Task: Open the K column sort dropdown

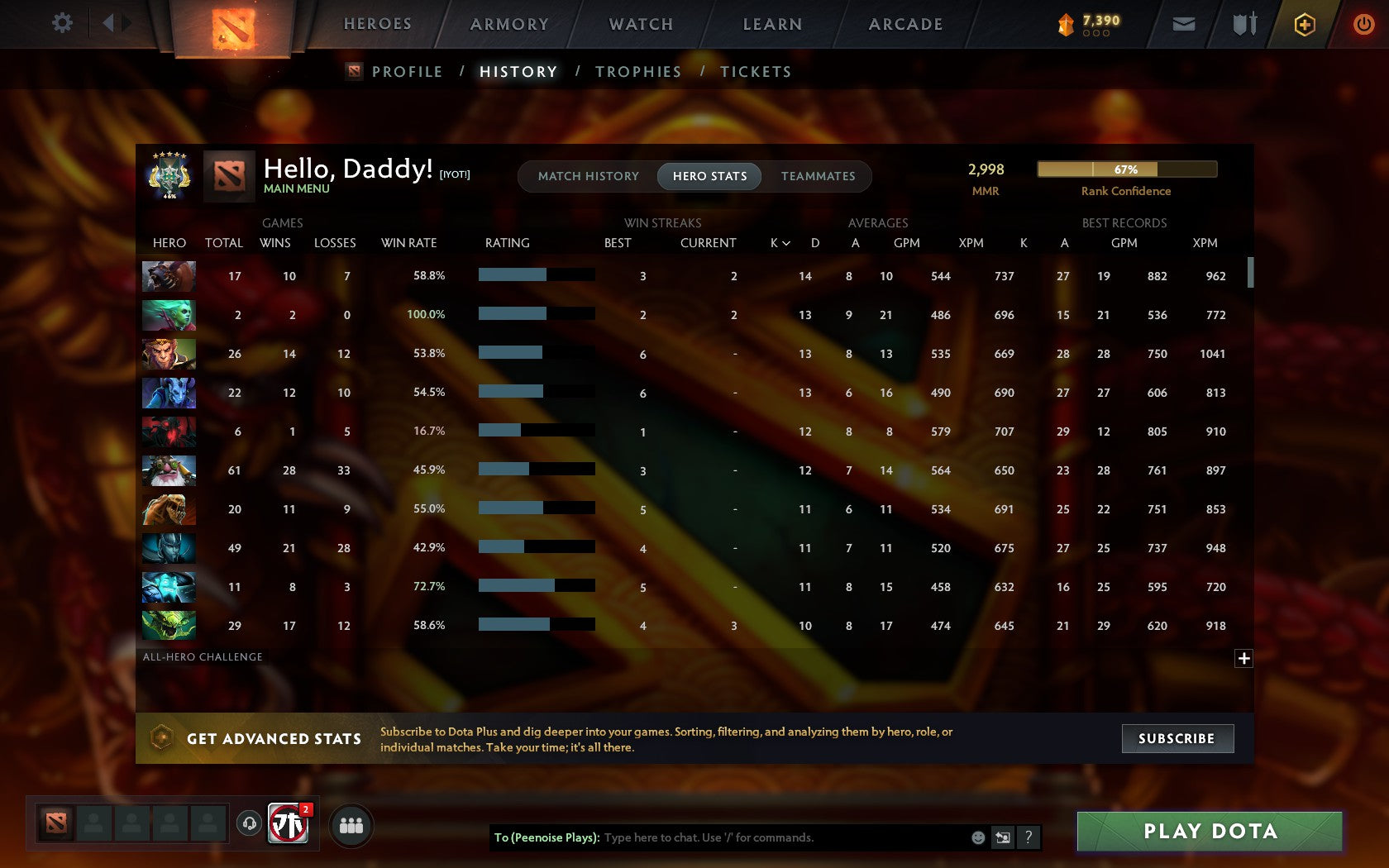Action: [x=778, y=243]
